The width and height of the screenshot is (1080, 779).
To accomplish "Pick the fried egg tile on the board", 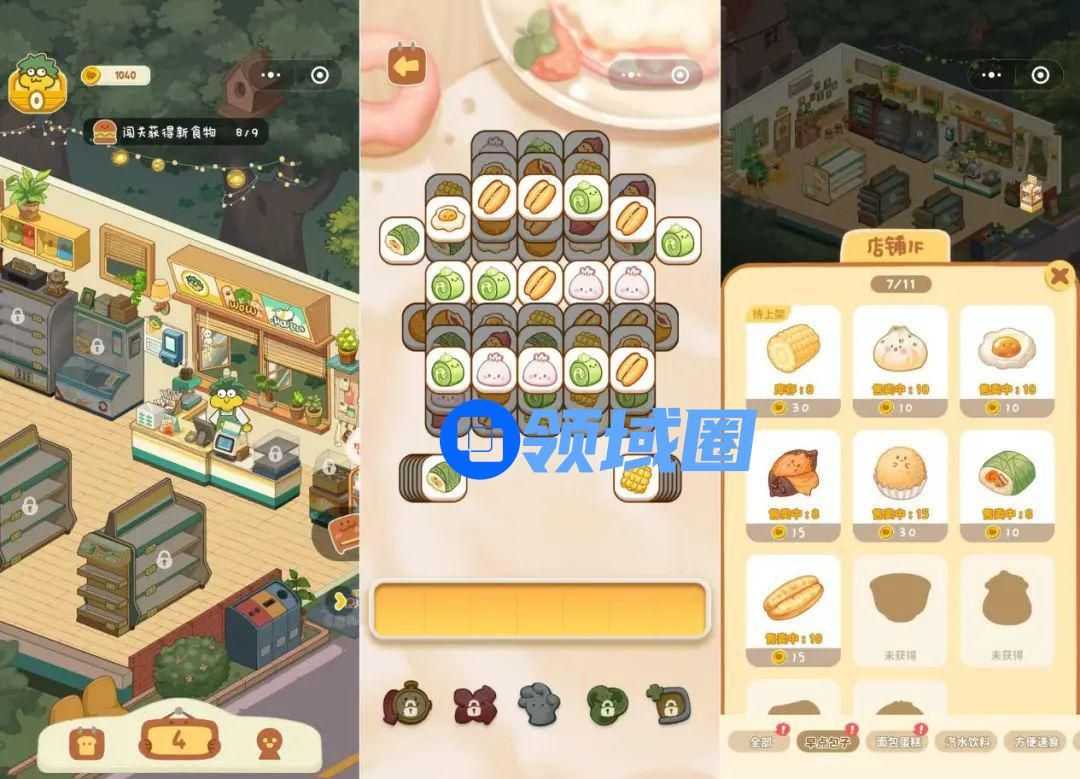I will 449,218.
